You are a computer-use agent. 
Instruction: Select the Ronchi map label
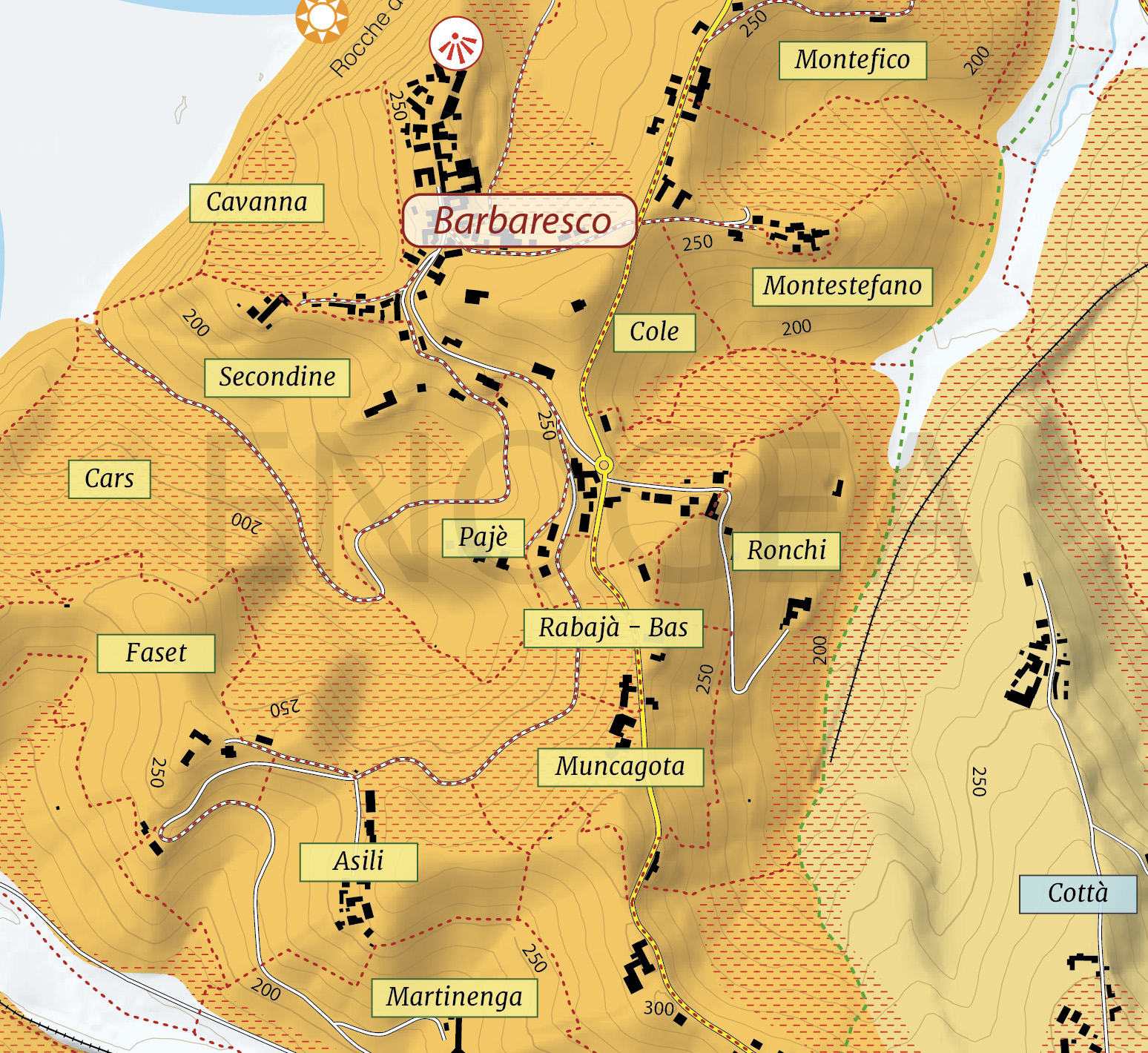(786, 551)
